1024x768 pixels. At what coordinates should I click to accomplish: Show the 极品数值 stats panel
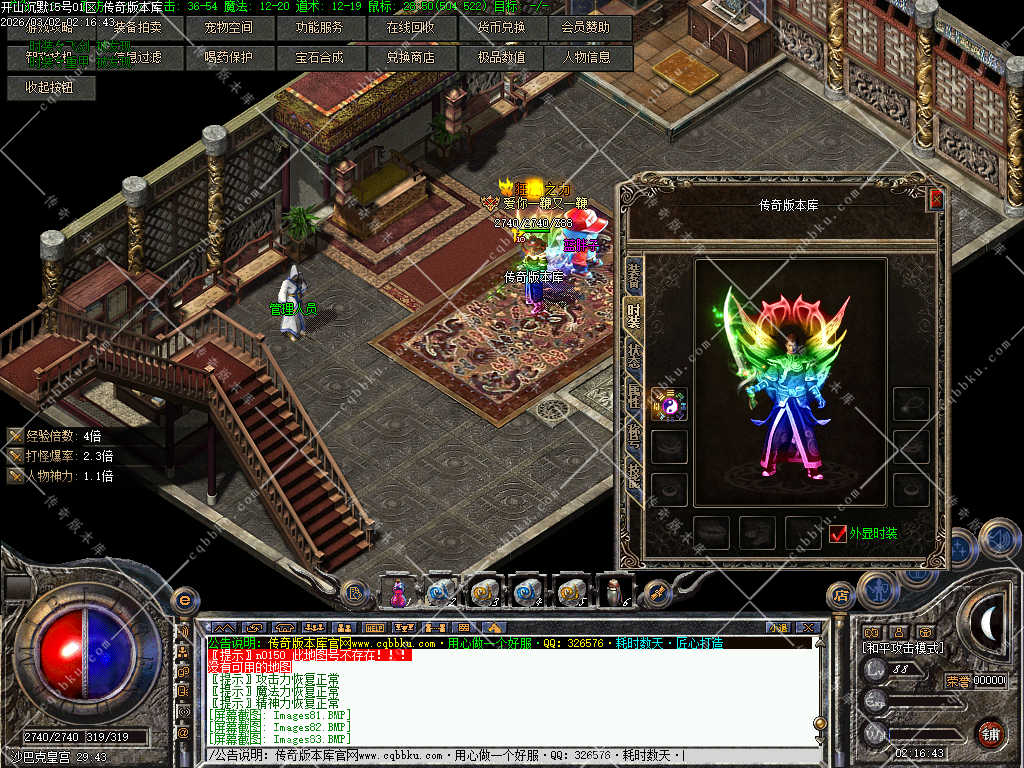(501, 58)
